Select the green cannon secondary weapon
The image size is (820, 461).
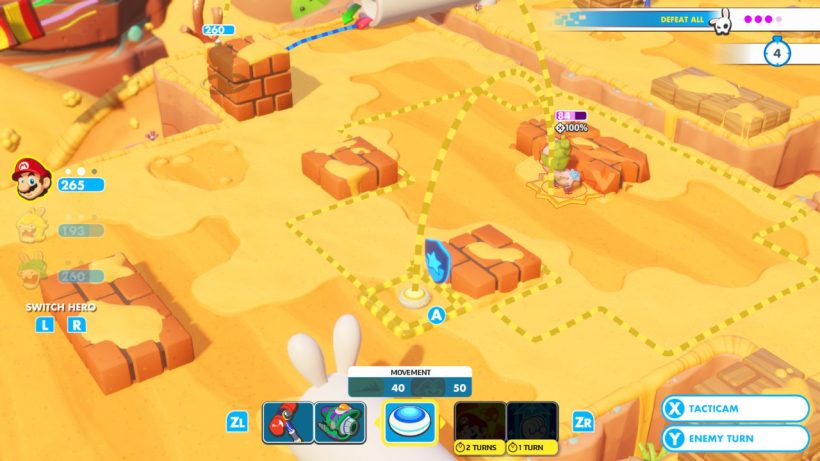coord(339,422)
